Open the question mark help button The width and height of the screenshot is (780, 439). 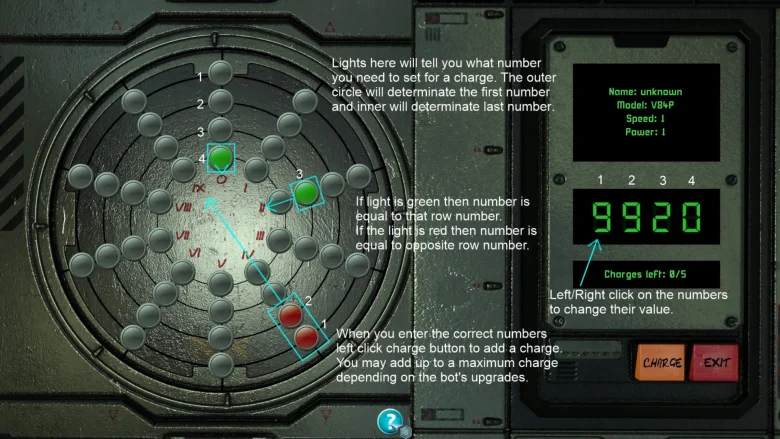tap(391, 421)
